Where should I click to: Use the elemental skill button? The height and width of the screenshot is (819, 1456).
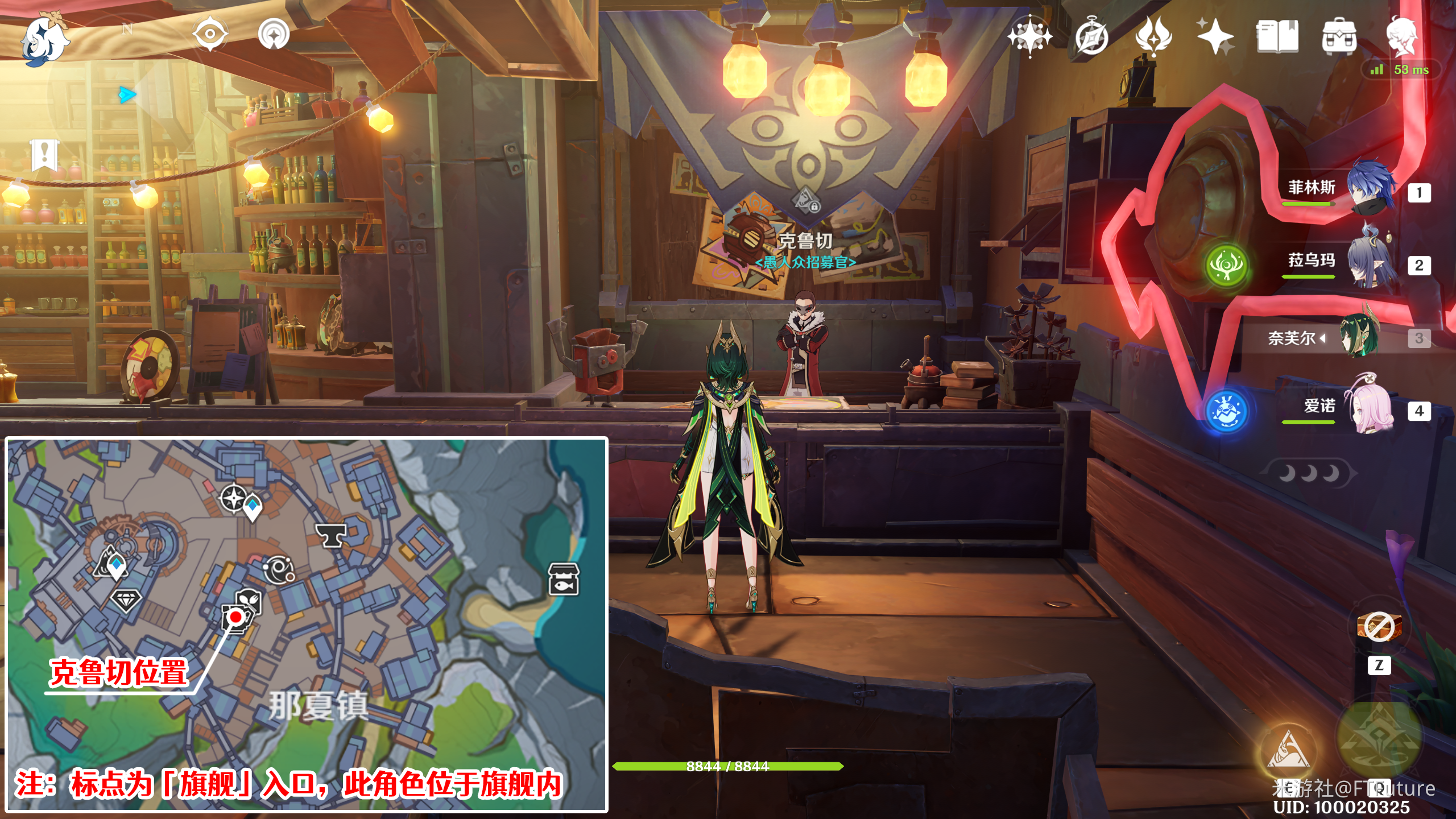point(1288,751)
